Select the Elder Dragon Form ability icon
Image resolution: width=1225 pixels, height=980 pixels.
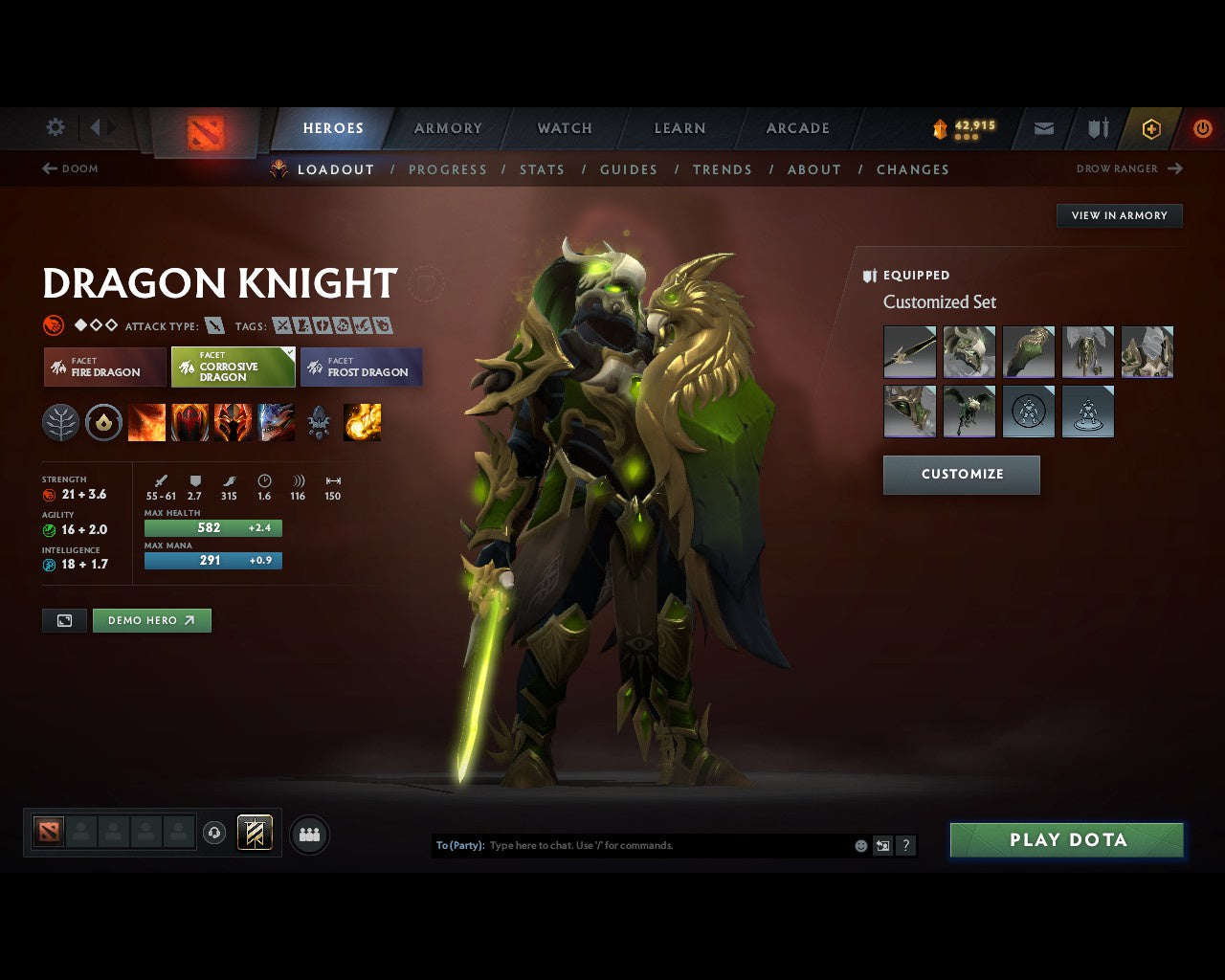pos(278,422)
